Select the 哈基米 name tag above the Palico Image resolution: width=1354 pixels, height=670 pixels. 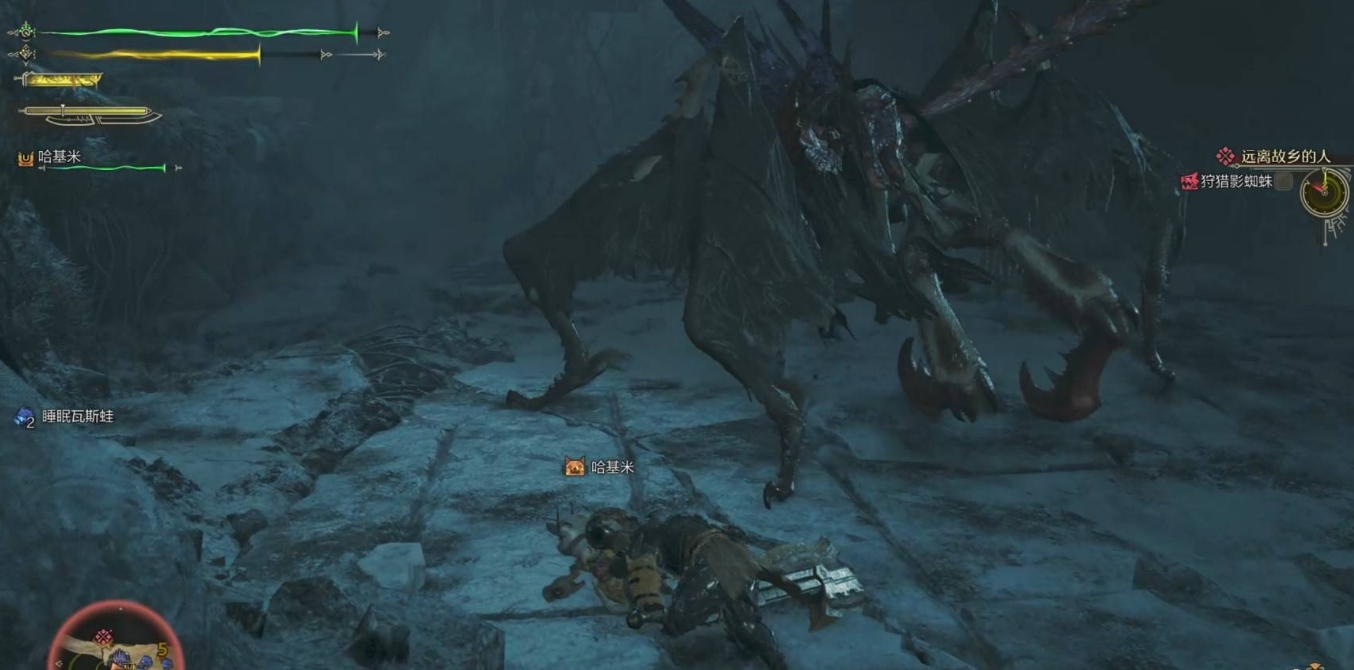(611, 467)
